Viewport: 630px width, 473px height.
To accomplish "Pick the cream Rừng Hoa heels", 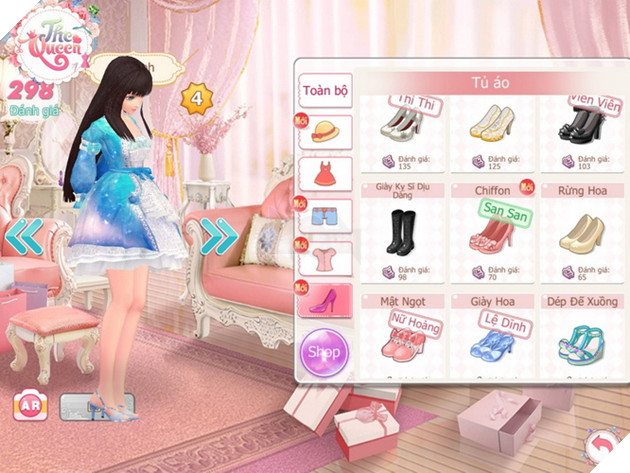I will (581, 234).
